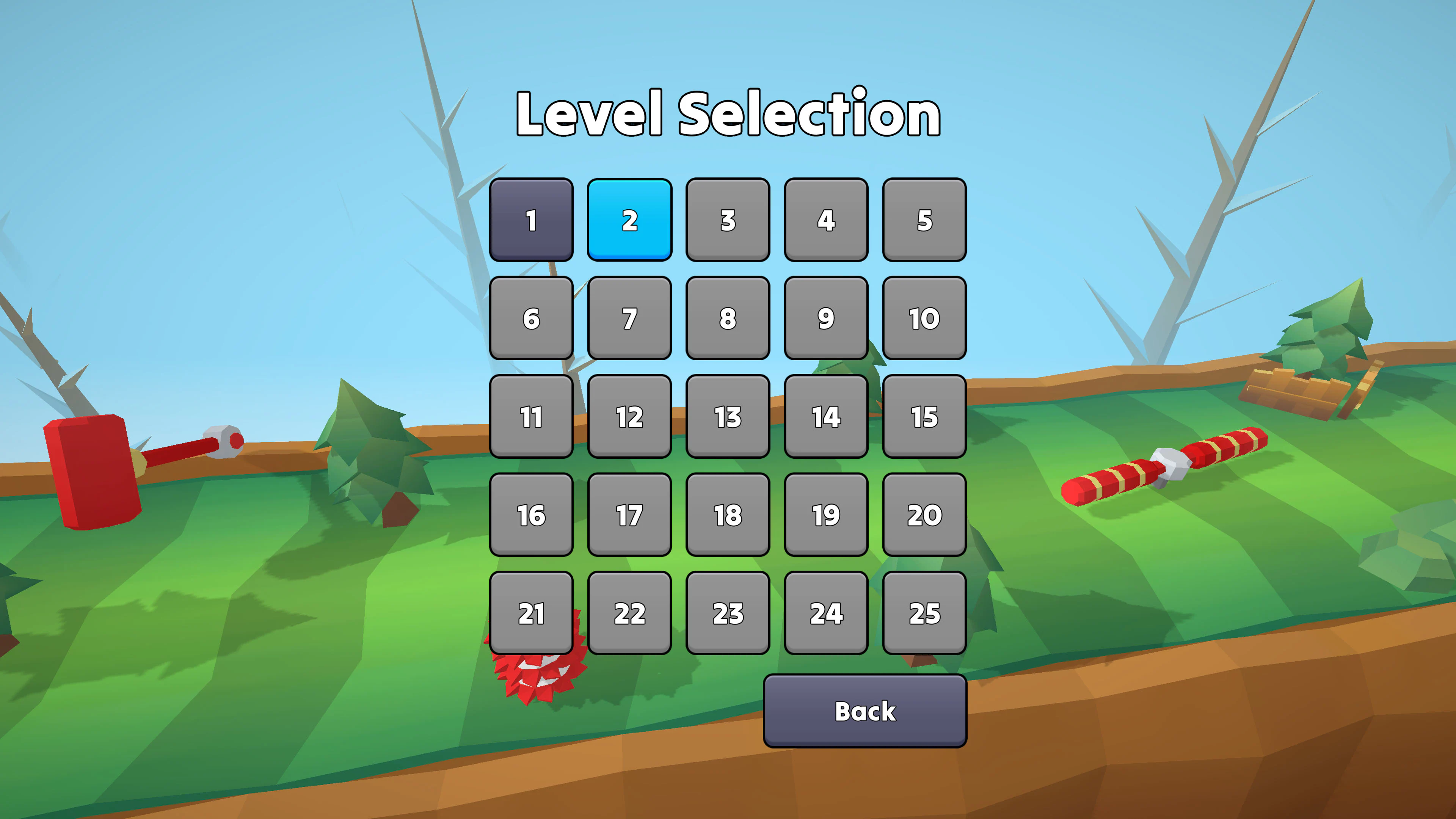This screenshot has width=1456, height=819.
Task: Open level 3 from the grid
Action: (x=728, y=221)
